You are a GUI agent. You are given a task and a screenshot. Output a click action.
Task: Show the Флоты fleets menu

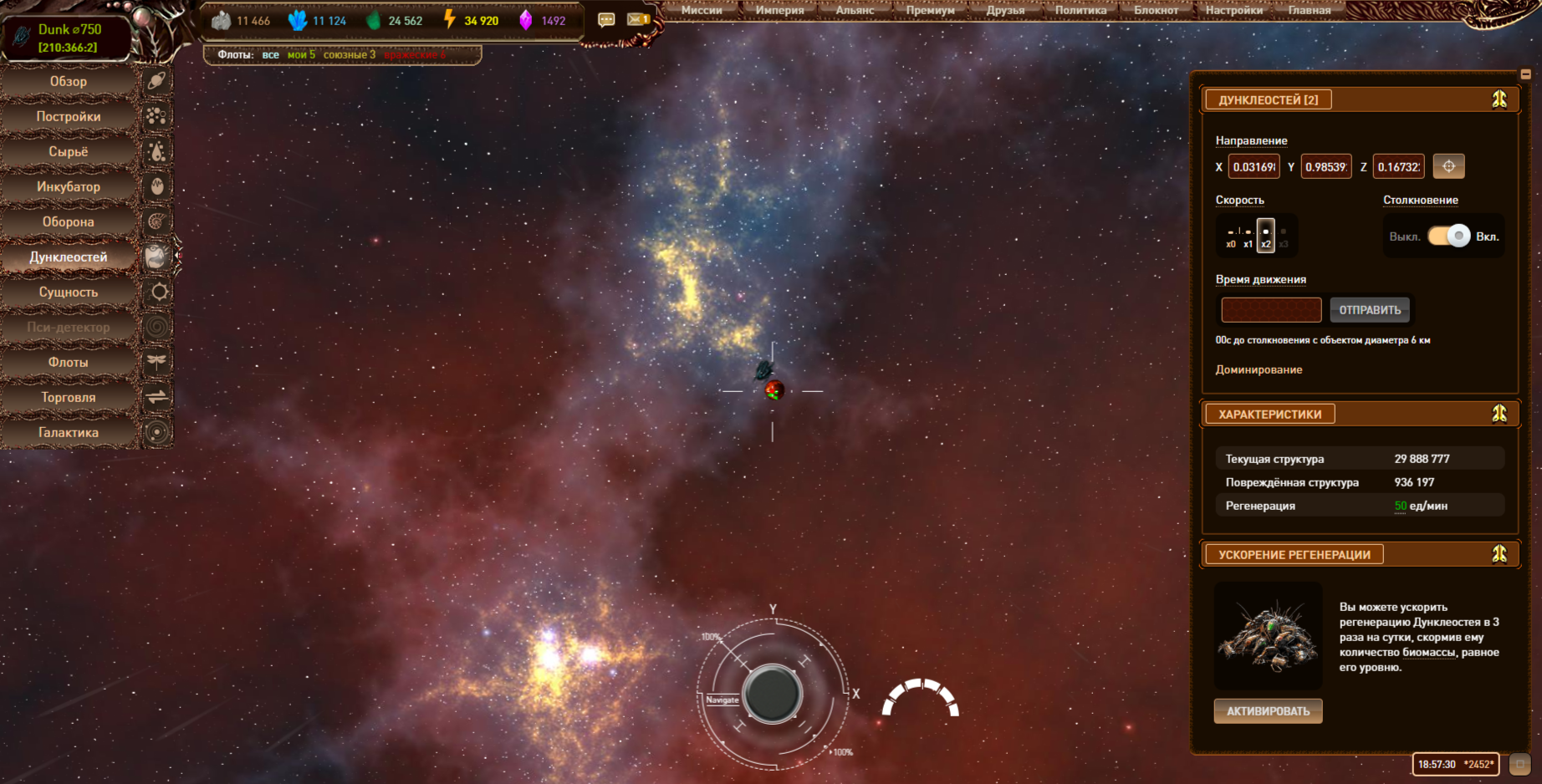click(69, 362)
